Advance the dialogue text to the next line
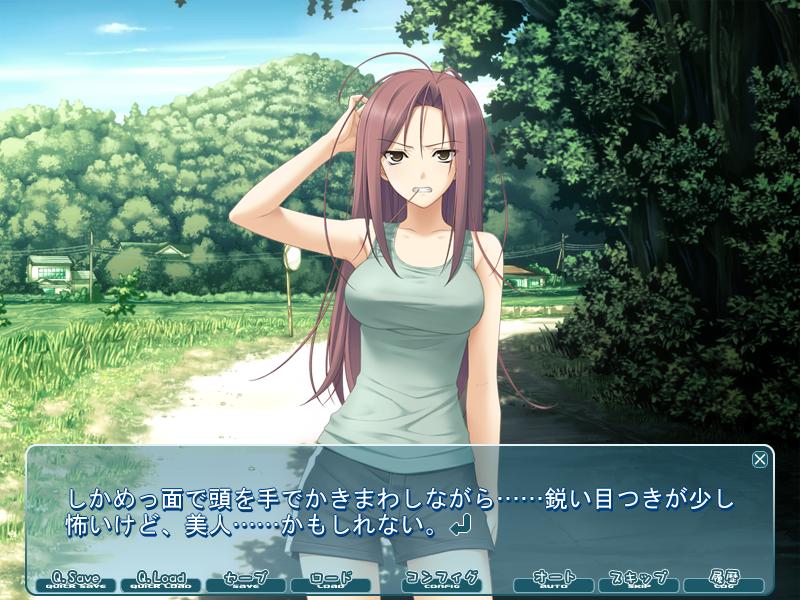This screenshot has height=600, width=800. [400, 512]
